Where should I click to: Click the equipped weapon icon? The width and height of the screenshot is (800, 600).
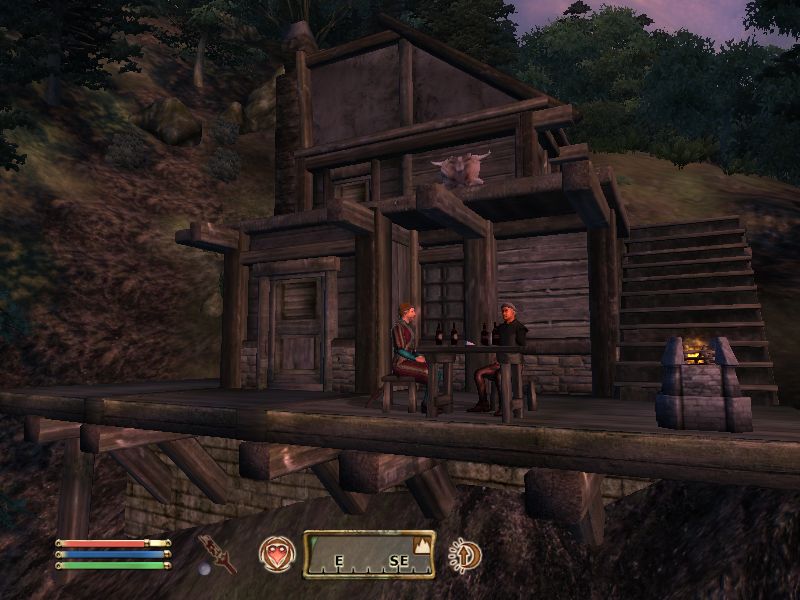click(x=216, y=553)
